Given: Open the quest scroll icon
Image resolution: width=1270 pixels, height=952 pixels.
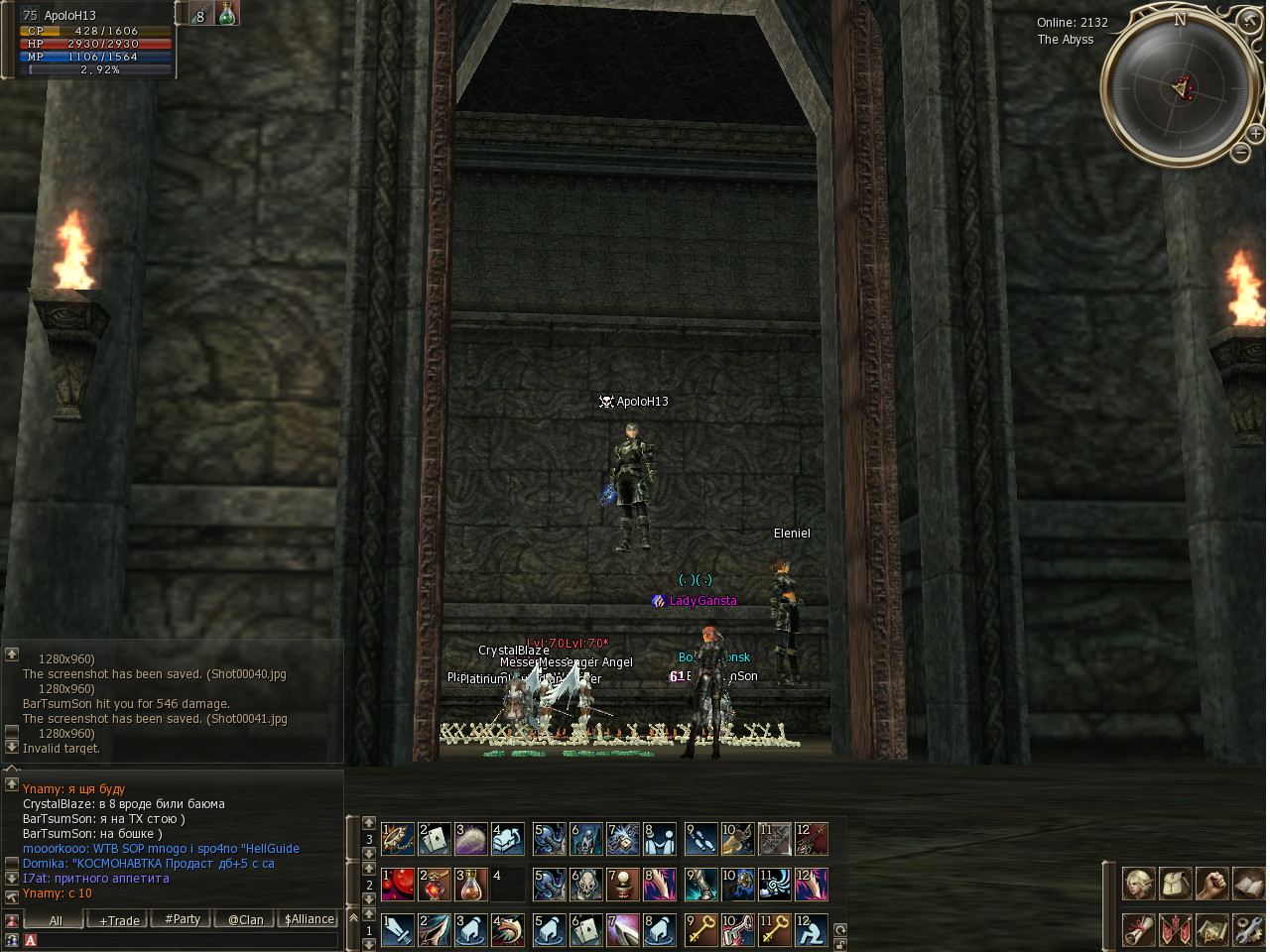Looking at the screenshot, I should coord(1139,929).
